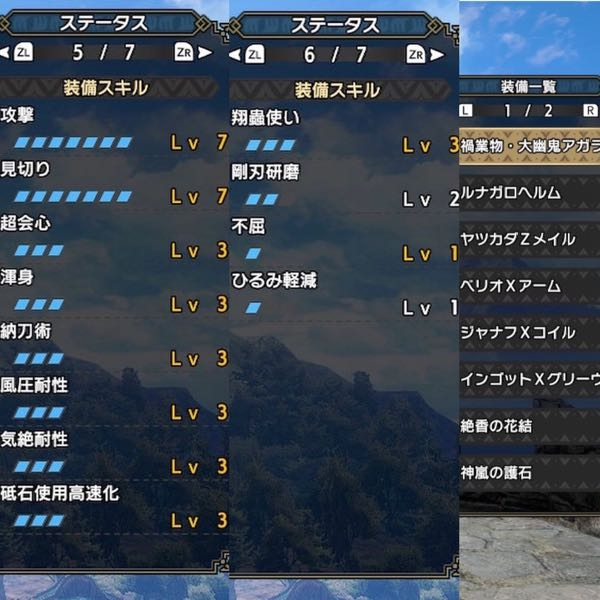Viewport: 600px width, 600px height.
Task: Choose the 超会心 skill row
Action: 114,236
